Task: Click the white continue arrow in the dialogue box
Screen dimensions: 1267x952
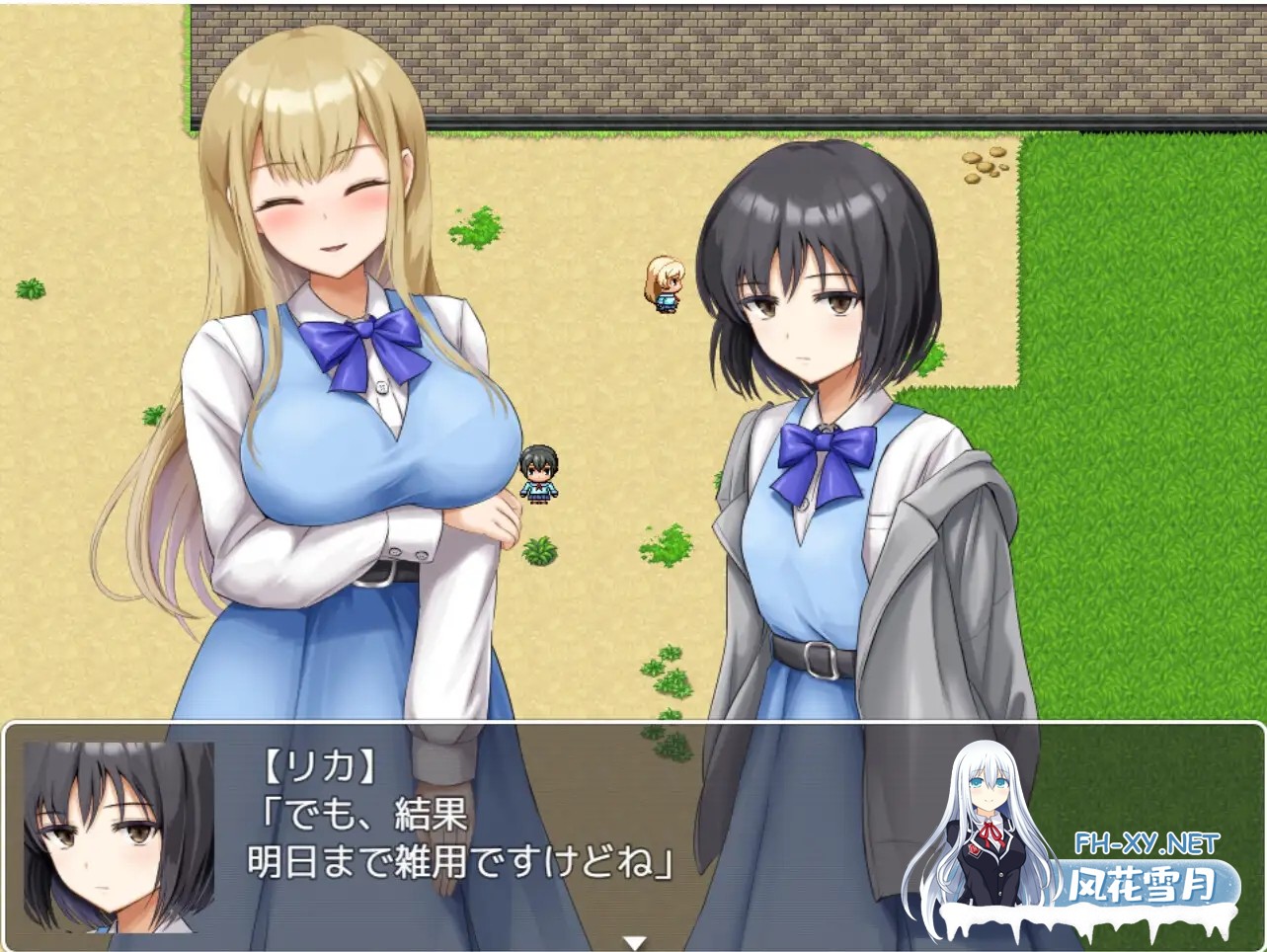Action: [634, 942]
